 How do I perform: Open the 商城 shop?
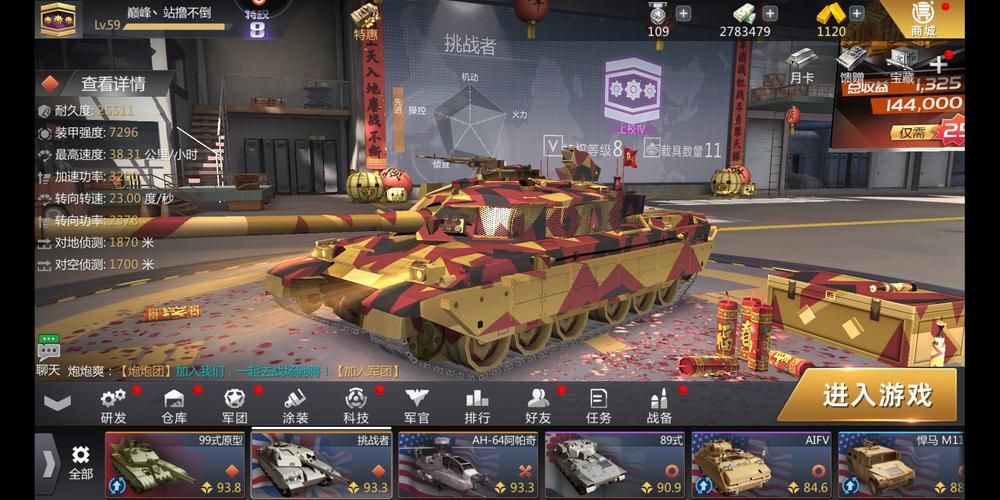click(x=922, y=18)
